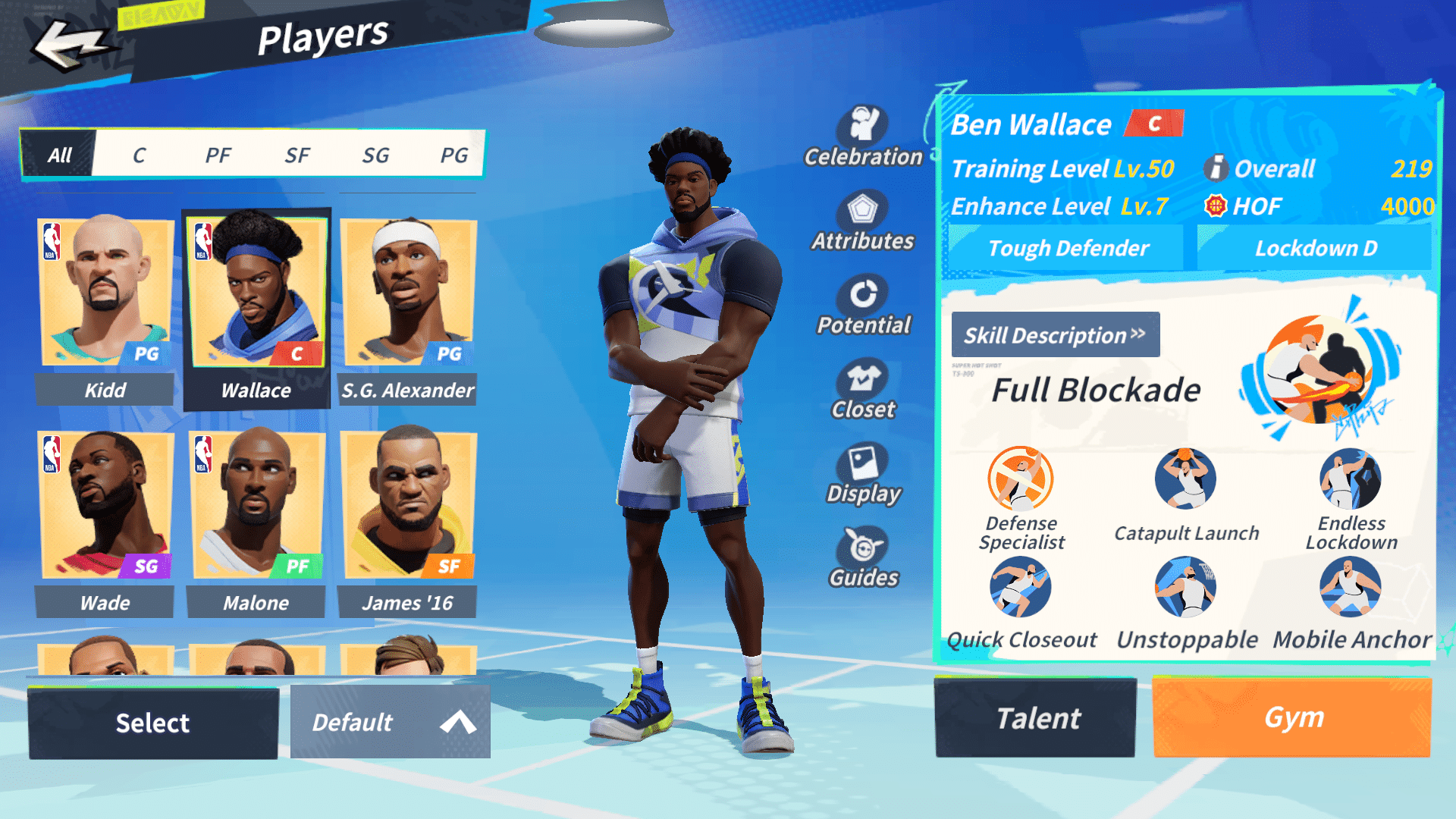The image size is (1456, 819).
Task: Show only C position players
Action: tap(139, 155)
